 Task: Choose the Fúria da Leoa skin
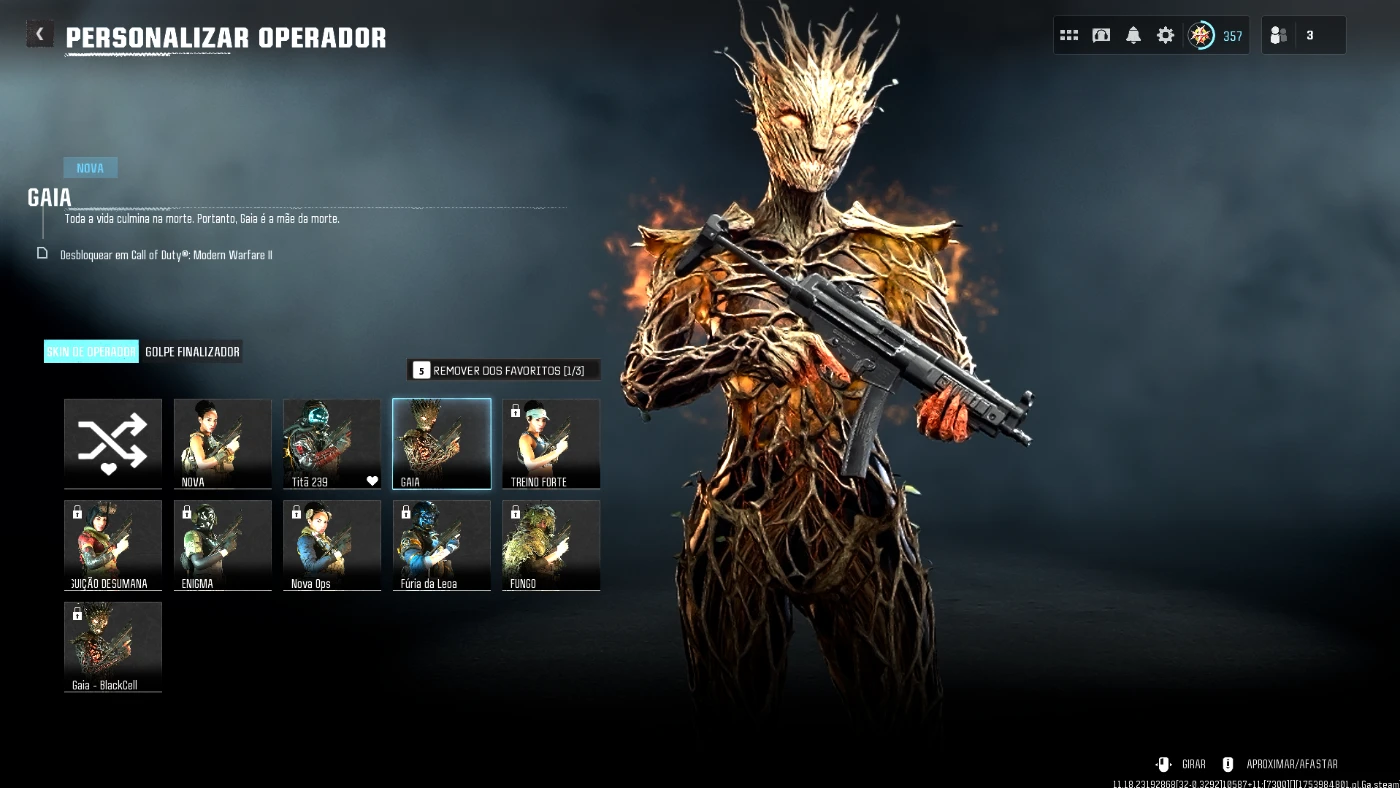point(441,545)
